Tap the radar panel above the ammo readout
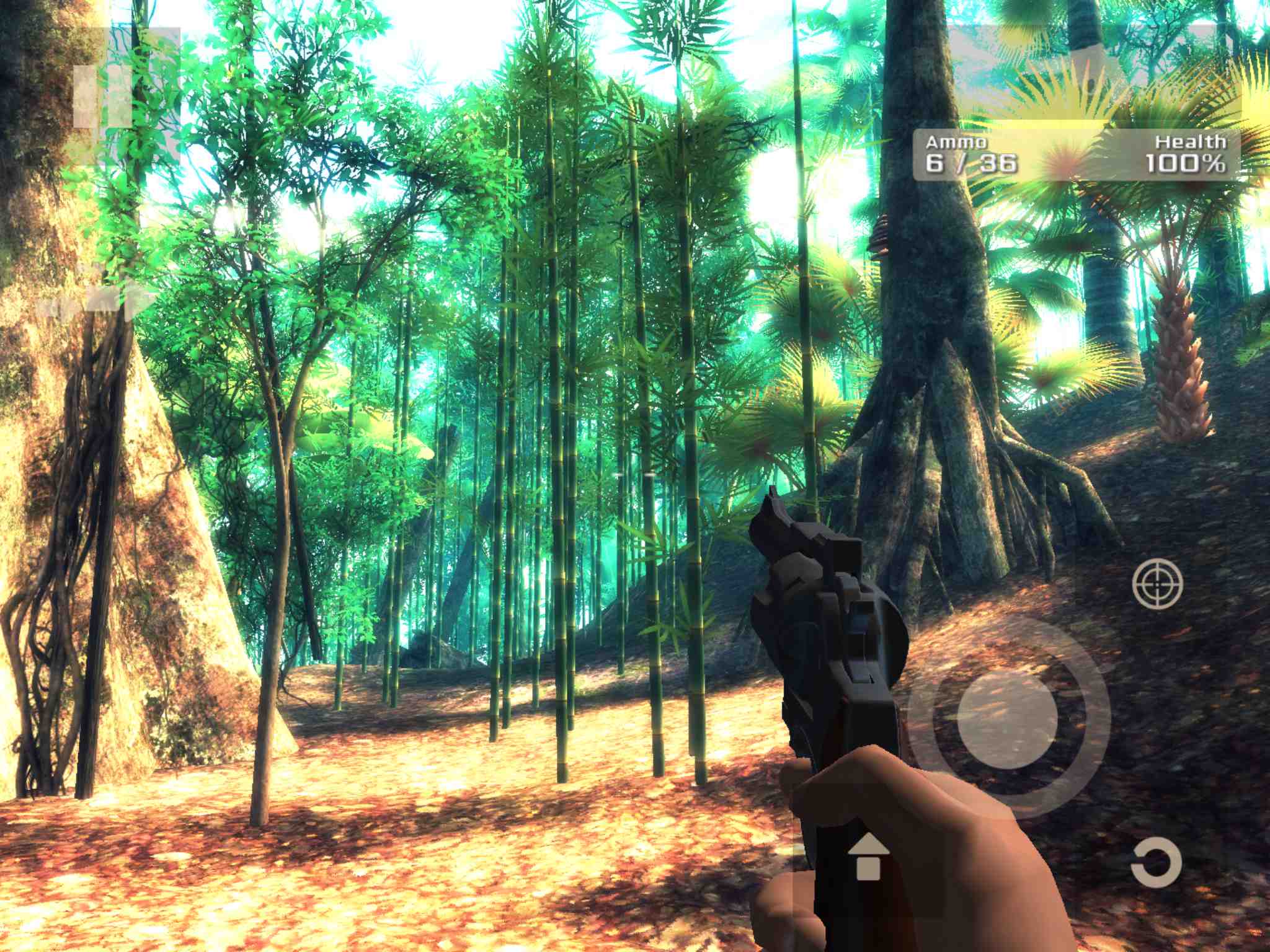The width and height of the screenshot is (1270, 952). tap(1080, 76)
